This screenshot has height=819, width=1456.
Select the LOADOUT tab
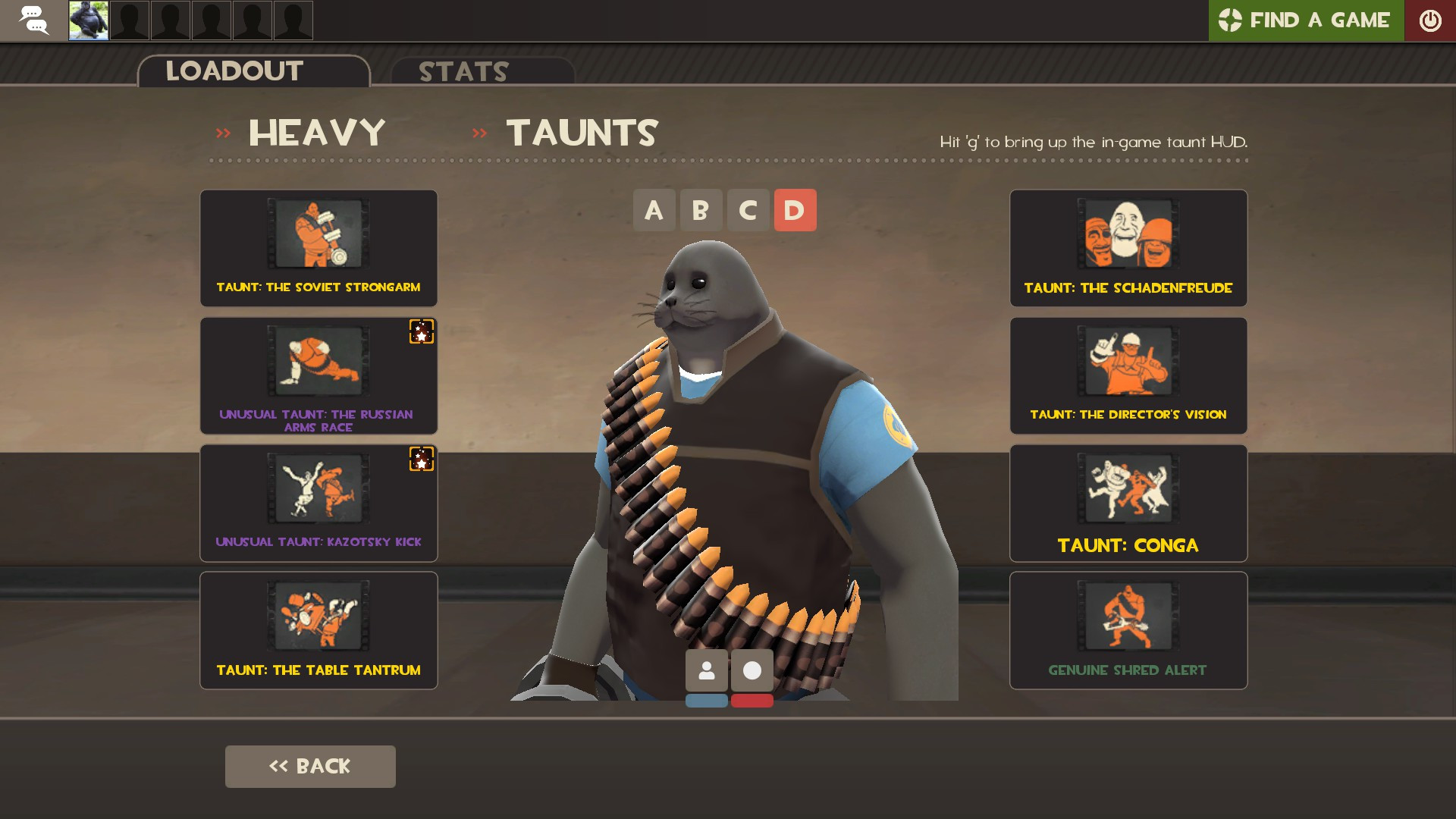tap(234, 71)
